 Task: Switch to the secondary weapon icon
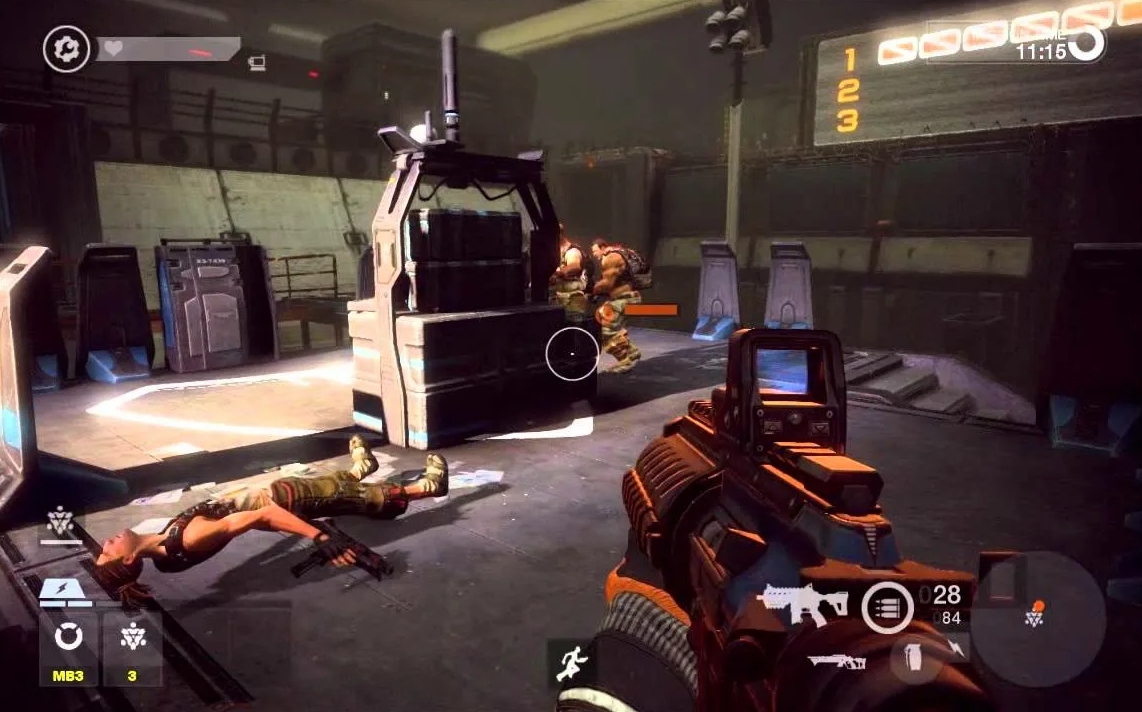836,661
